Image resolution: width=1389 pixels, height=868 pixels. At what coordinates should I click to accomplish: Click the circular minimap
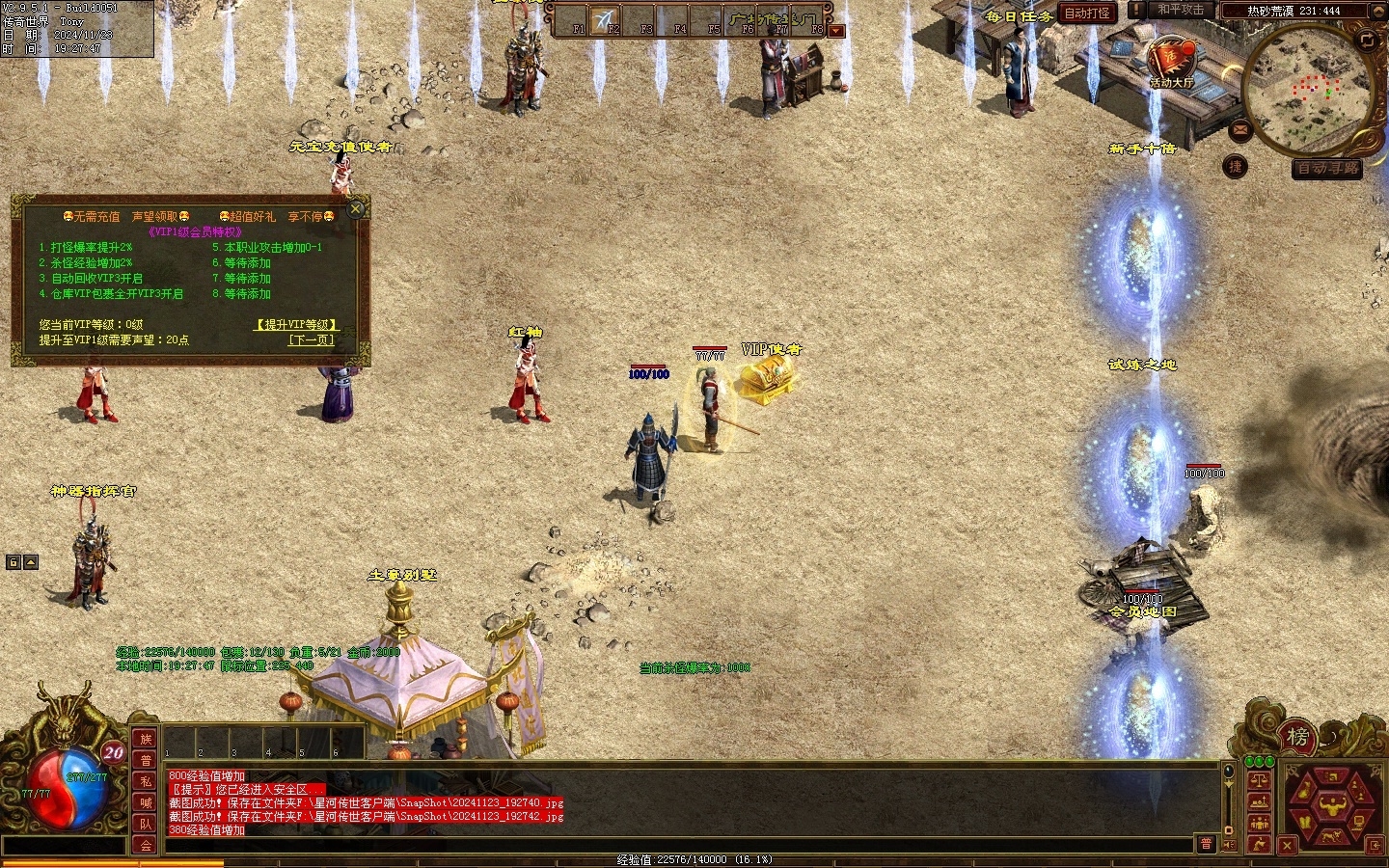point(1310,92)
